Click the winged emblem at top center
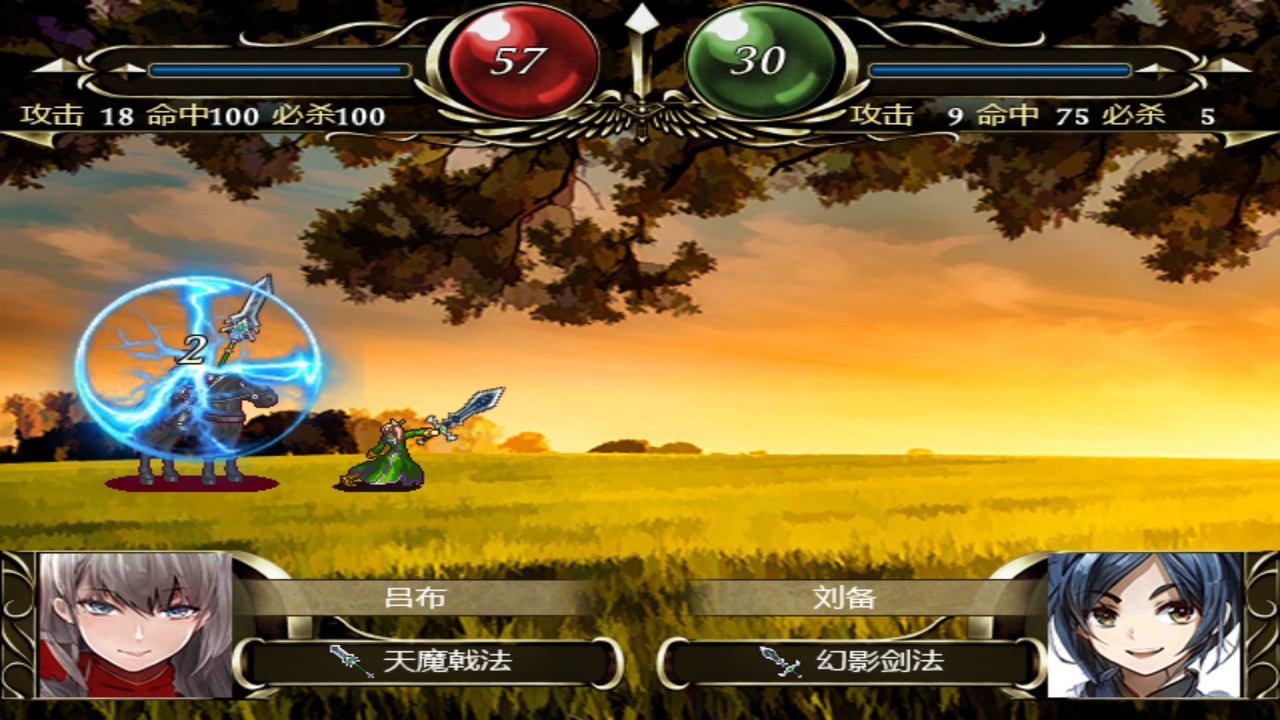Image resolution: width=1280 pixels, height=720 pixels. [640, 115]
